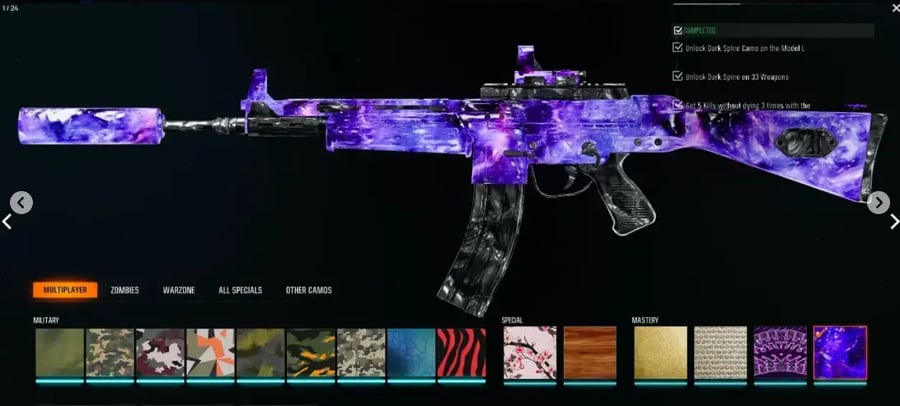The height and width of the screenshot is (406, 900).
Task: Select the Warzone camo tab
Action: tap(180, 290)
